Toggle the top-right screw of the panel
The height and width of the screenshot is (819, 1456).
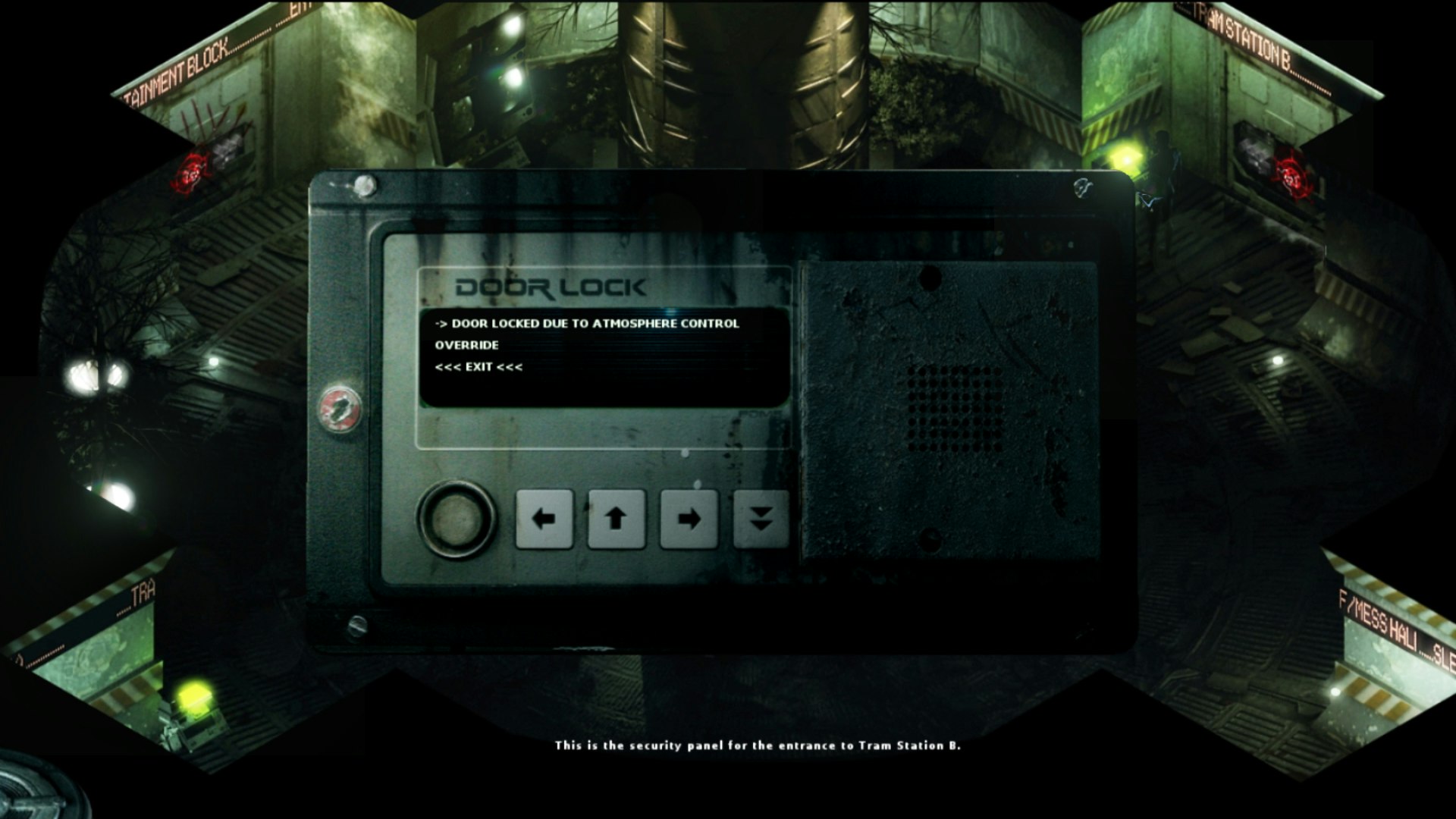(1083, 186)
